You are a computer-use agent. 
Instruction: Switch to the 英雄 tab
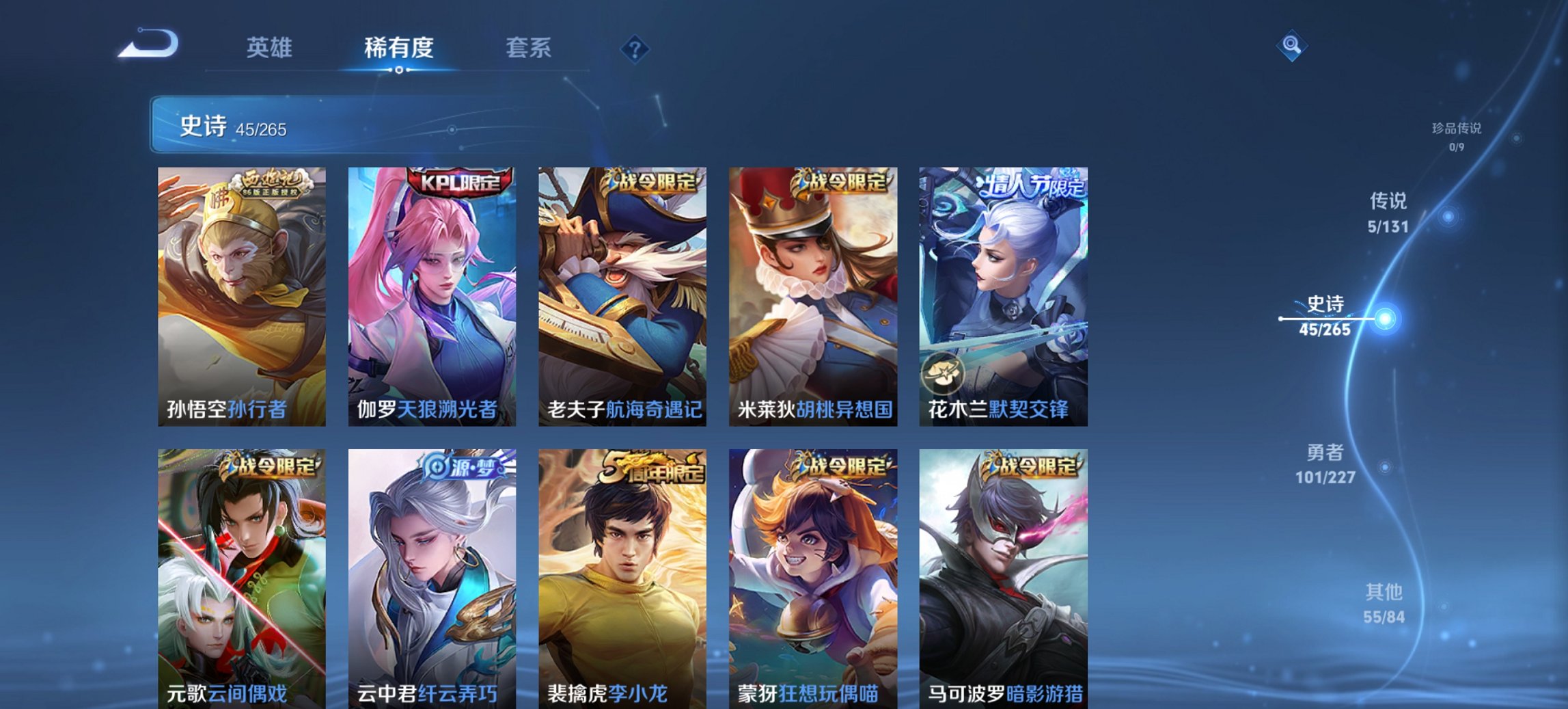270,48
